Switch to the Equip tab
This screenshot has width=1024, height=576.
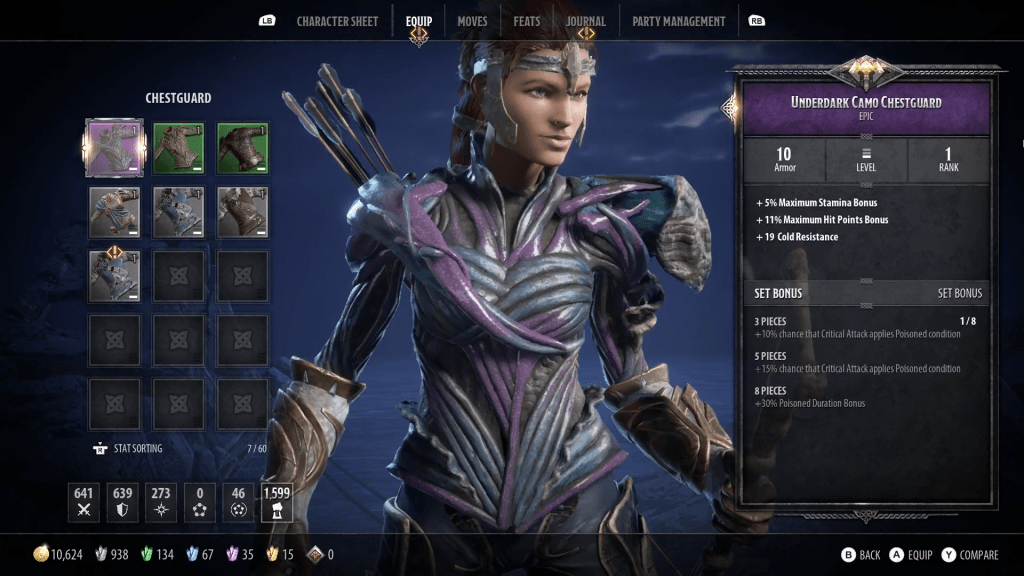click(x=419, y=21)
